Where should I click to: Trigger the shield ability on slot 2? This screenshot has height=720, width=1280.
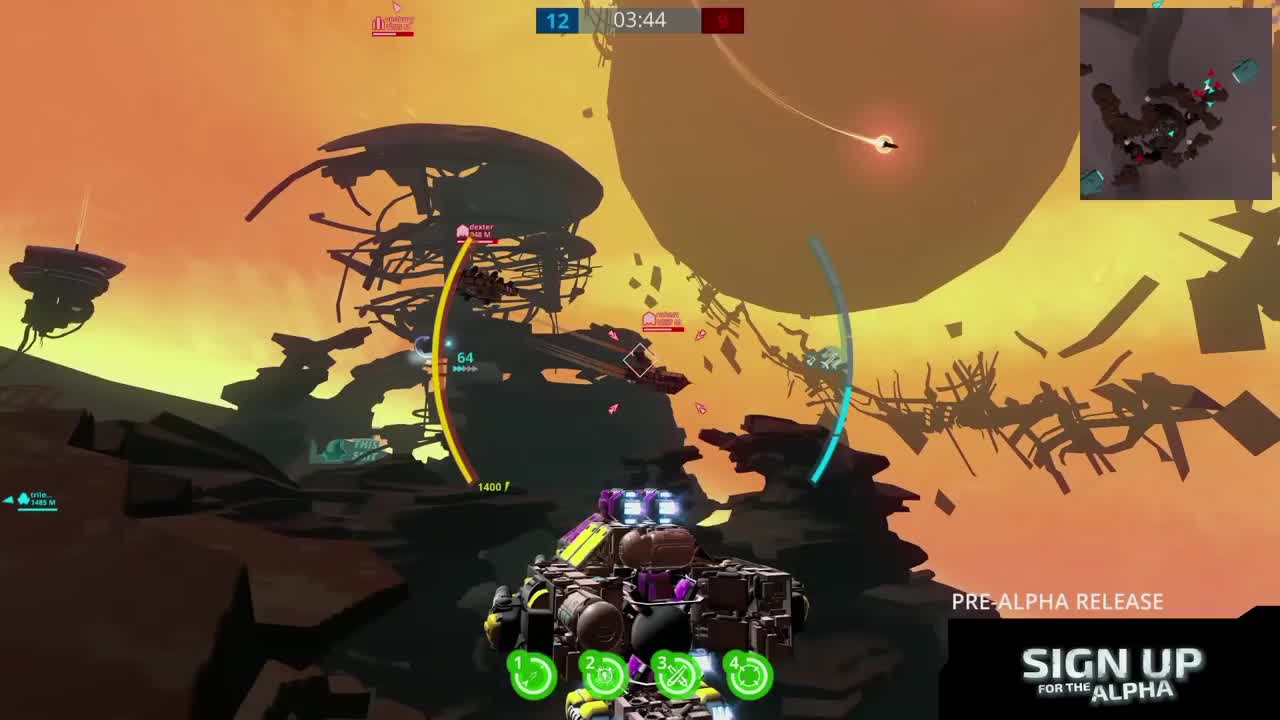tap(605, 675)
